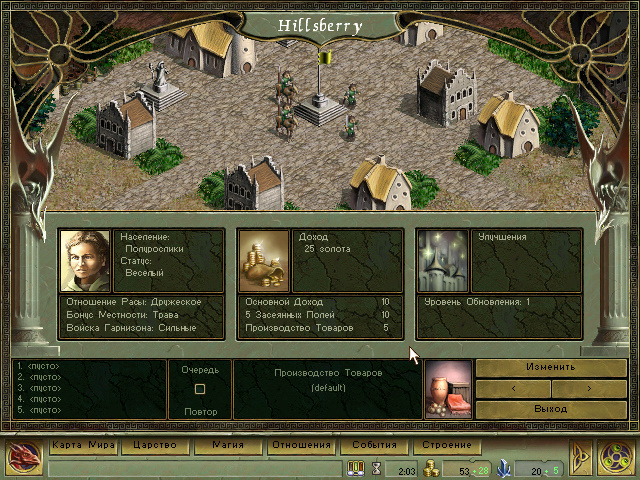Select the goods production pottery image
Image resolution: width=640 pixels, height=480 pixels.
pyautogui.click(x=447, y=388)
